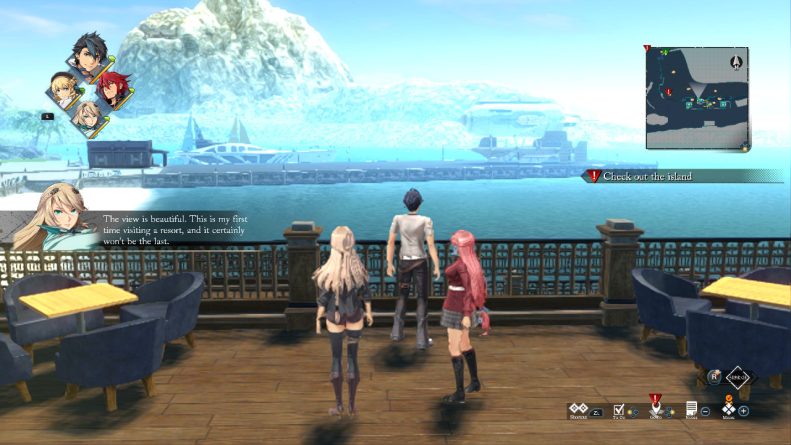The width and height of the screenshot is (791, 445).
Task: Open the Shortcut diamonds icon
Action: [x=577, y=409]
